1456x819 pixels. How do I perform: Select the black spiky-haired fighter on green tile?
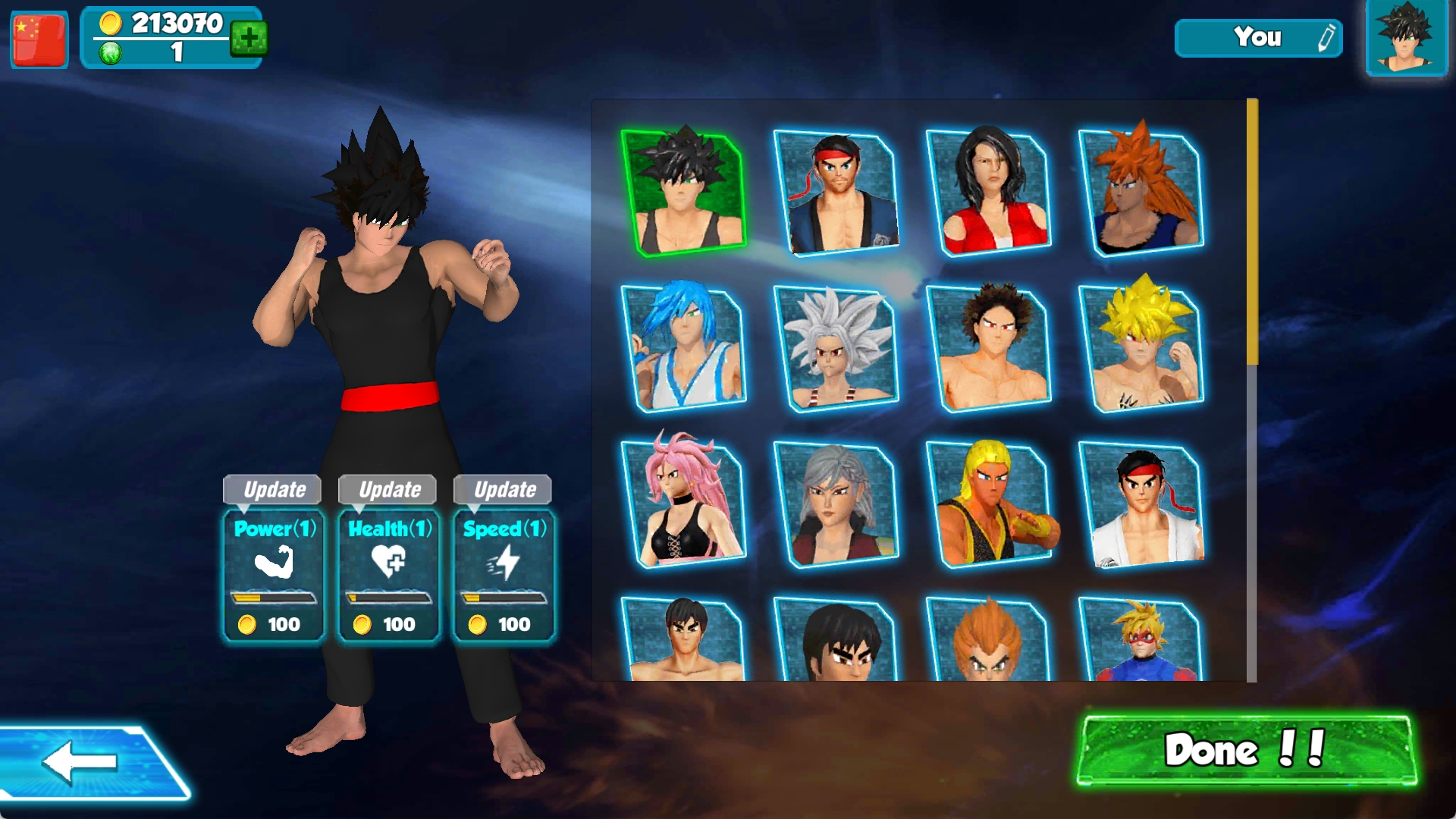coord(683,193)
